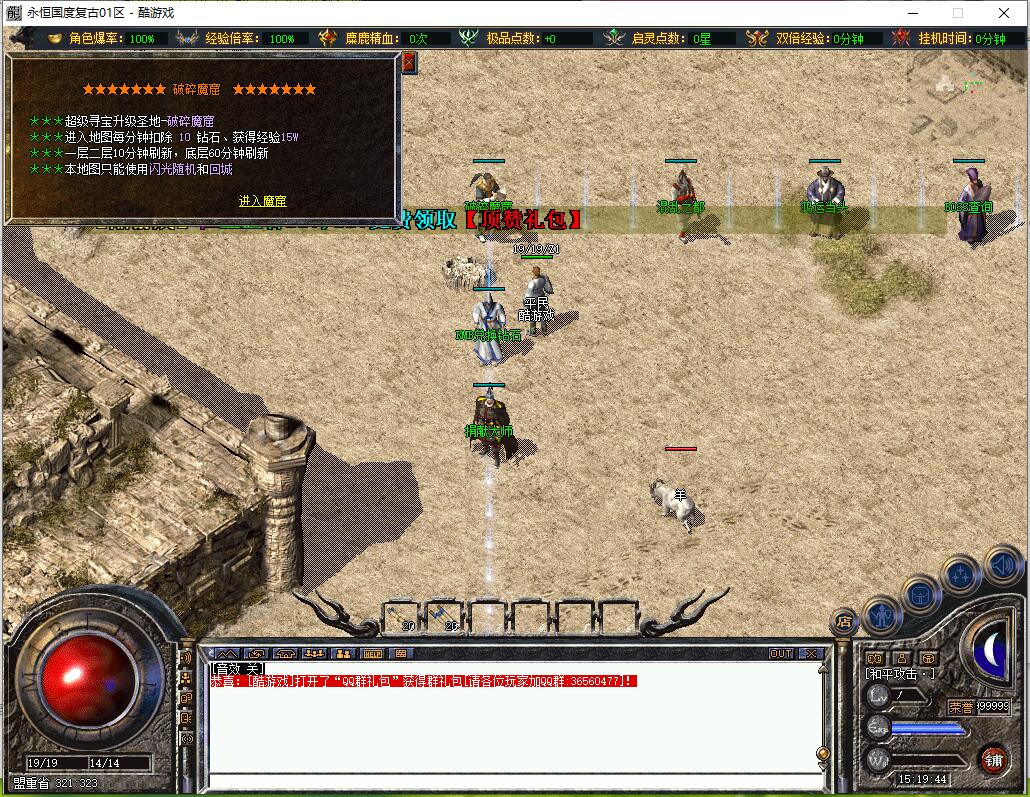Open the bag inventory round icon
Screen dimensions: 1030x797
coord(921,595)
